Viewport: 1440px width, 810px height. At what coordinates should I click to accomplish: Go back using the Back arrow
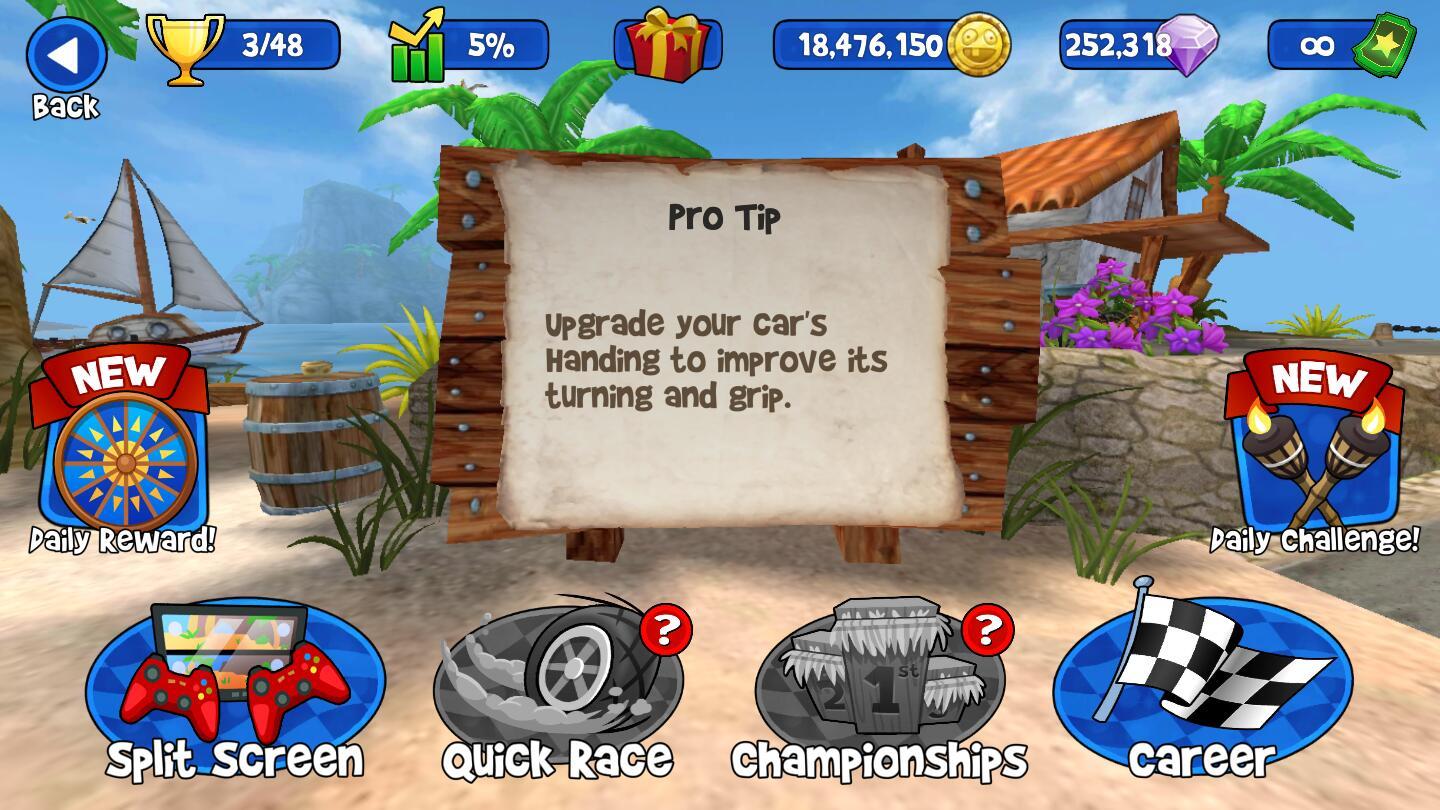tap(66, 58)
